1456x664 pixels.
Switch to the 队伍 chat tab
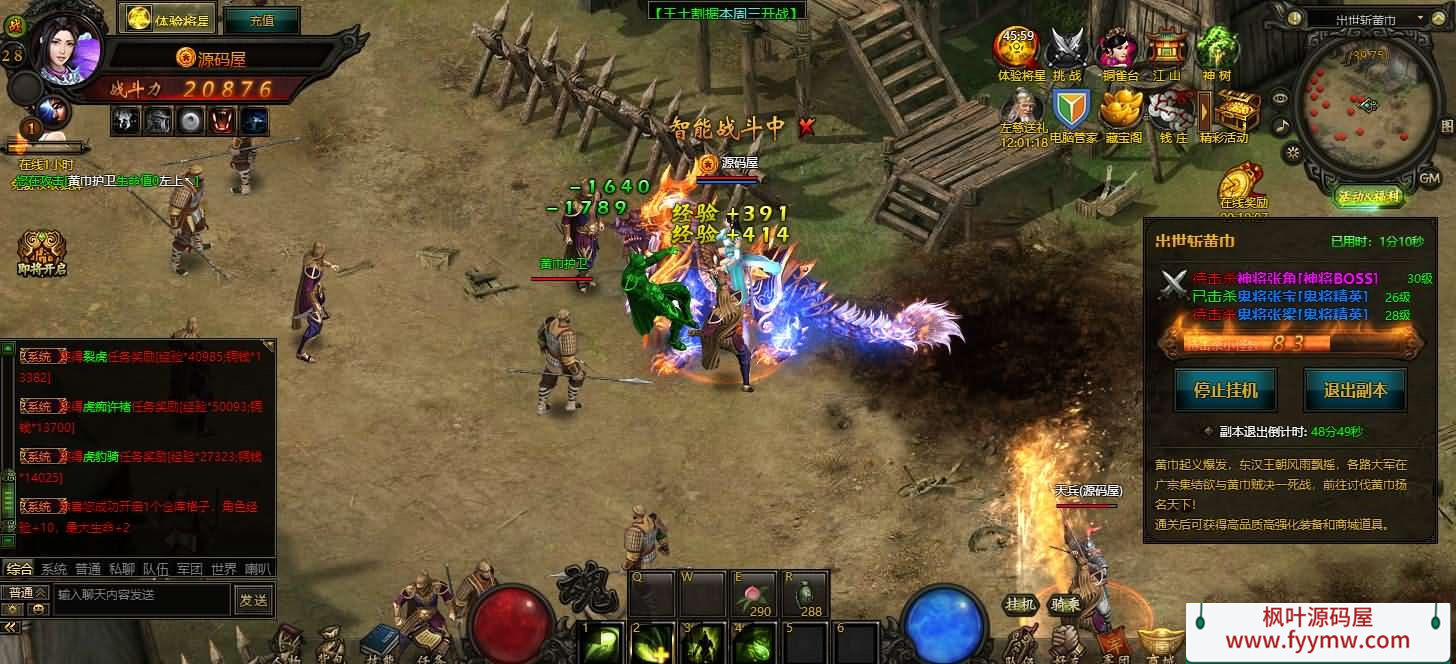[155, 569]
